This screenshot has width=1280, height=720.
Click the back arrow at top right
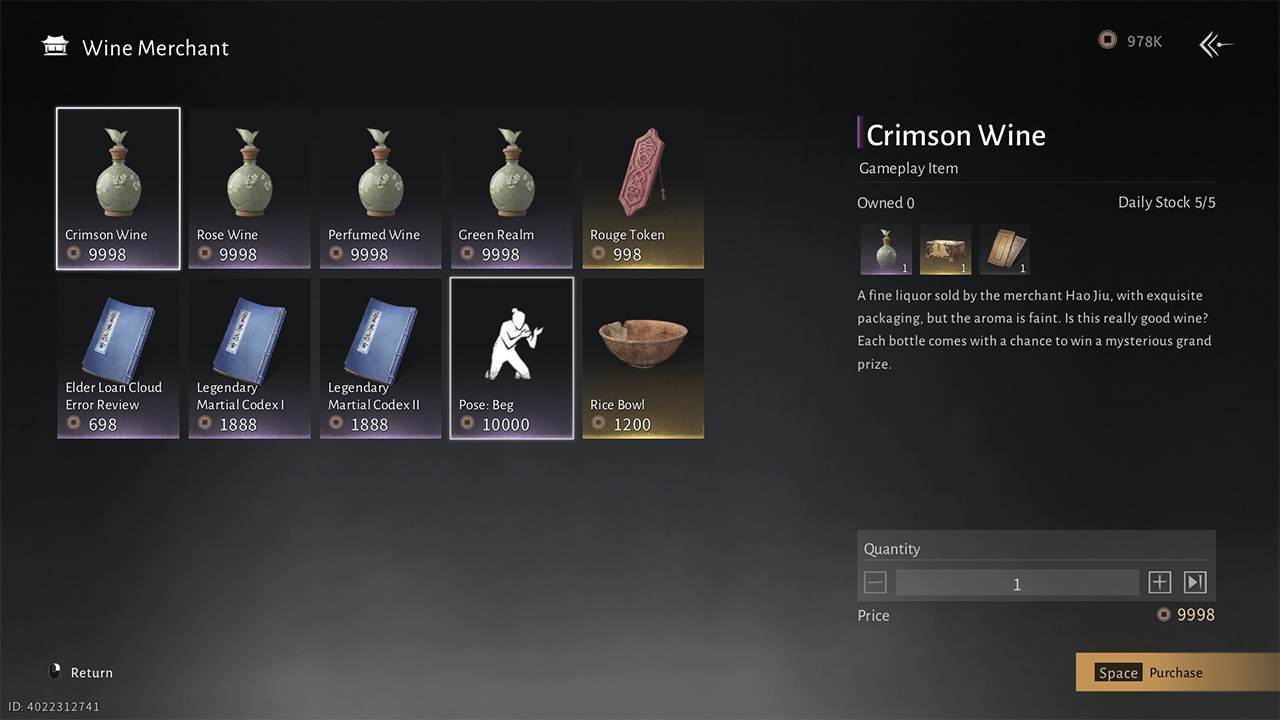pyautogui.click(x=1216, y=44)
